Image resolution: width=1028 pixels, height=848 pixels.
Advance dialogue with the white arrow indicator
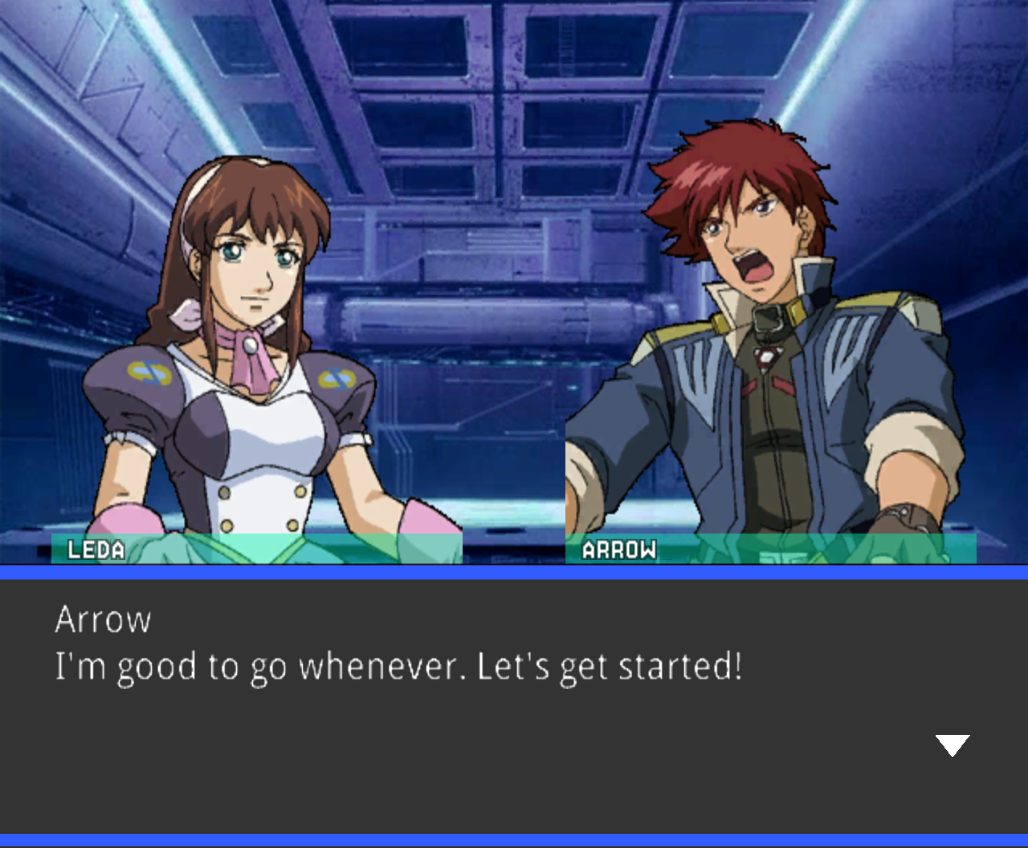(x=951, y=745)
